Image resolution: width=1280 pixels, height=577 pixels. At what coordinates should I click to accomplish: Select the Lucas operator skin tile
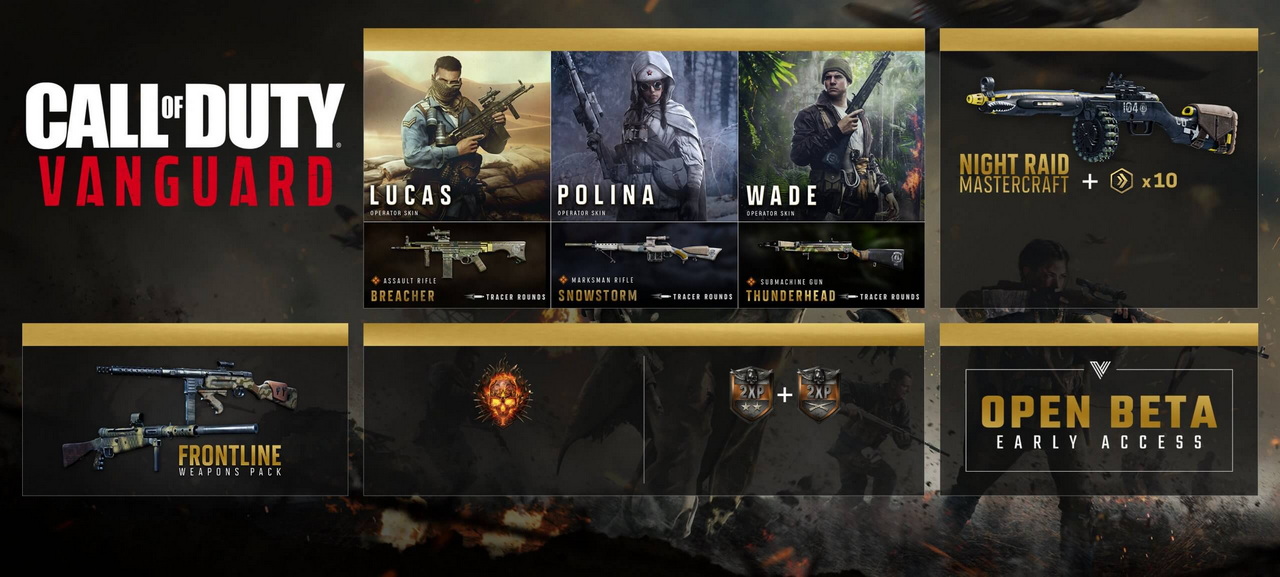[x=456, y=136]
